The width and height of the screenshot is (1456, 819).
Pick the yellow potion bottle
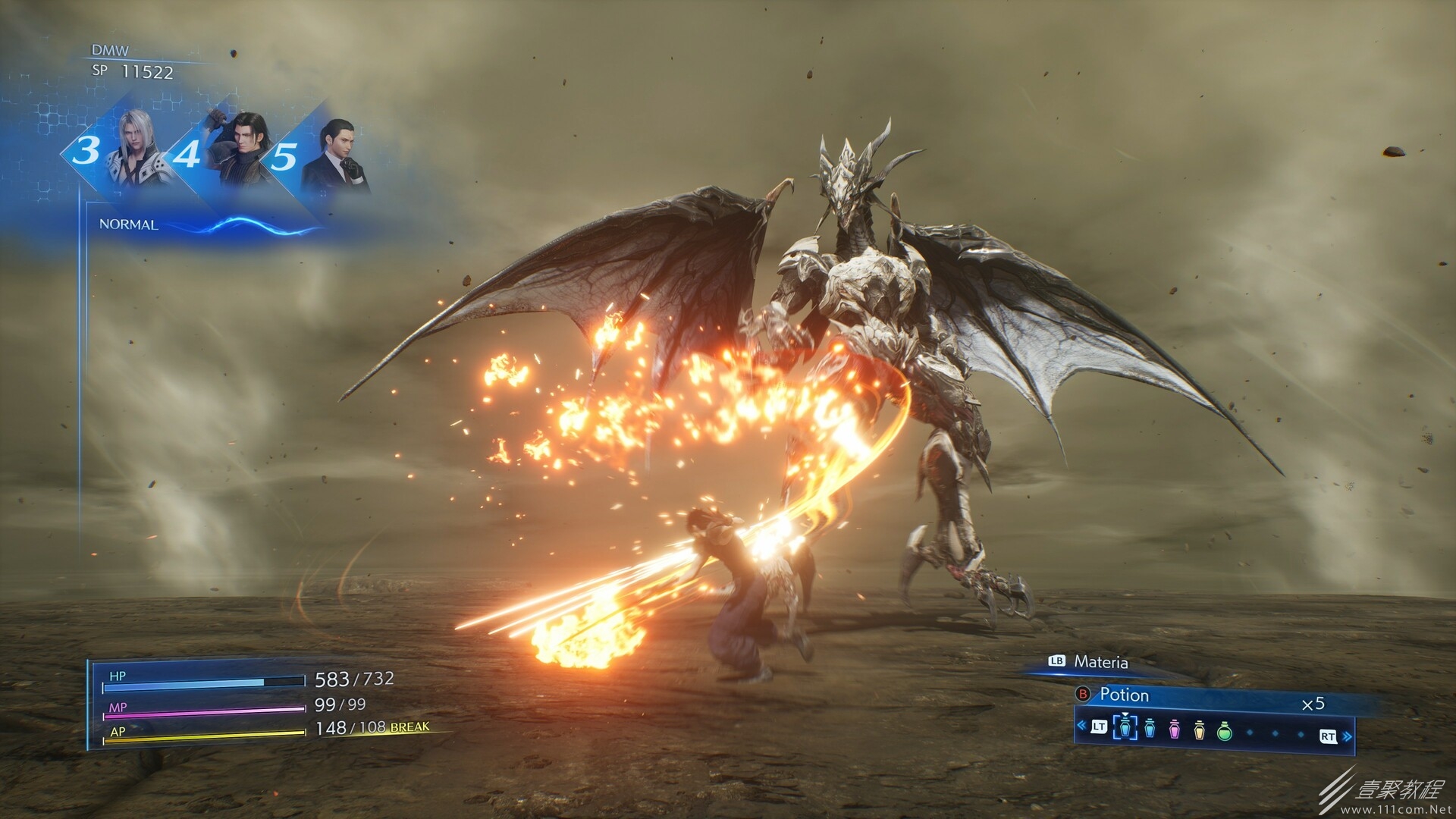1200,732
